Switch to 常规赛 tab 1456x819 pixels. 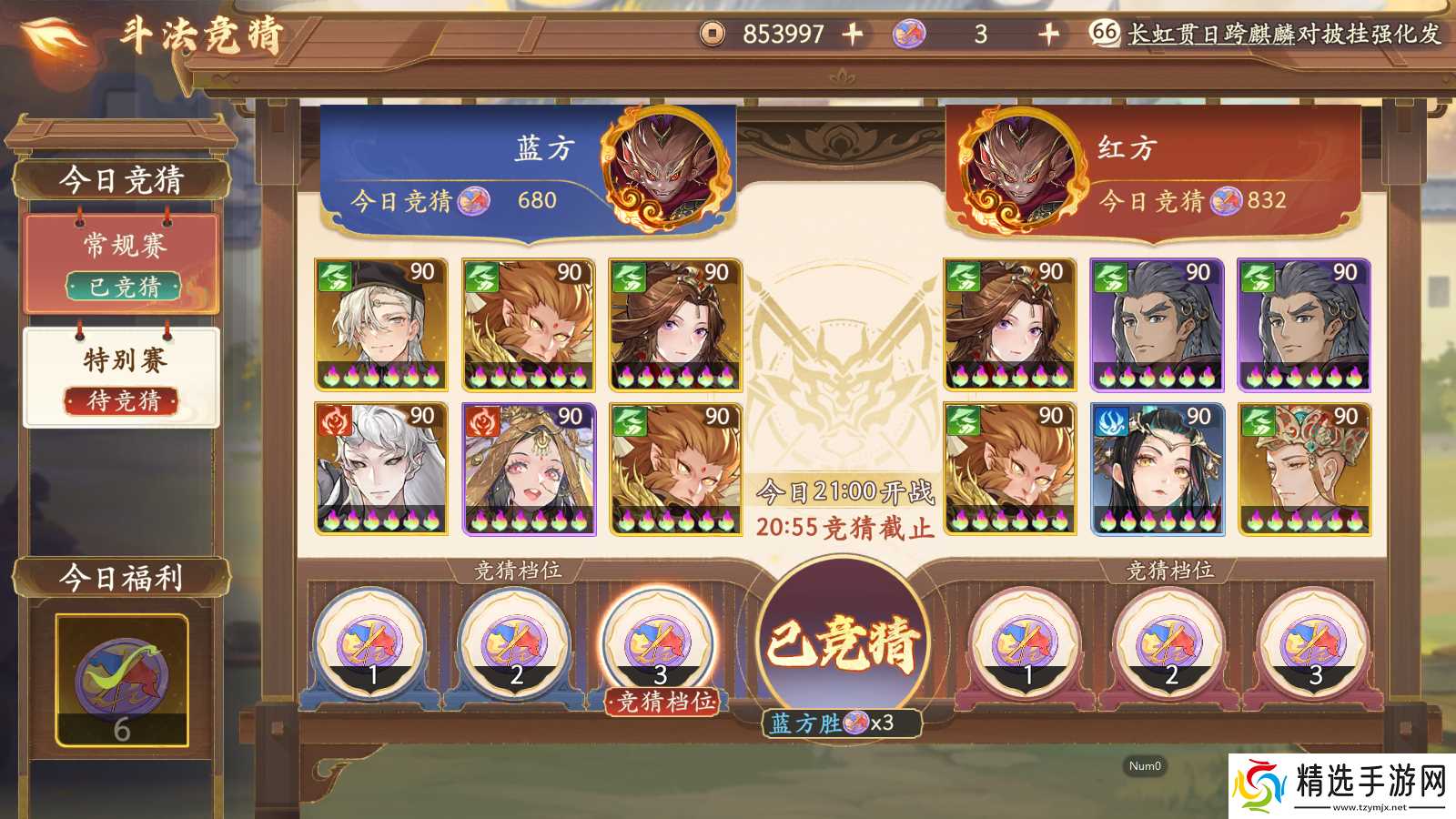pyautogui.click(x=122, y=264)
